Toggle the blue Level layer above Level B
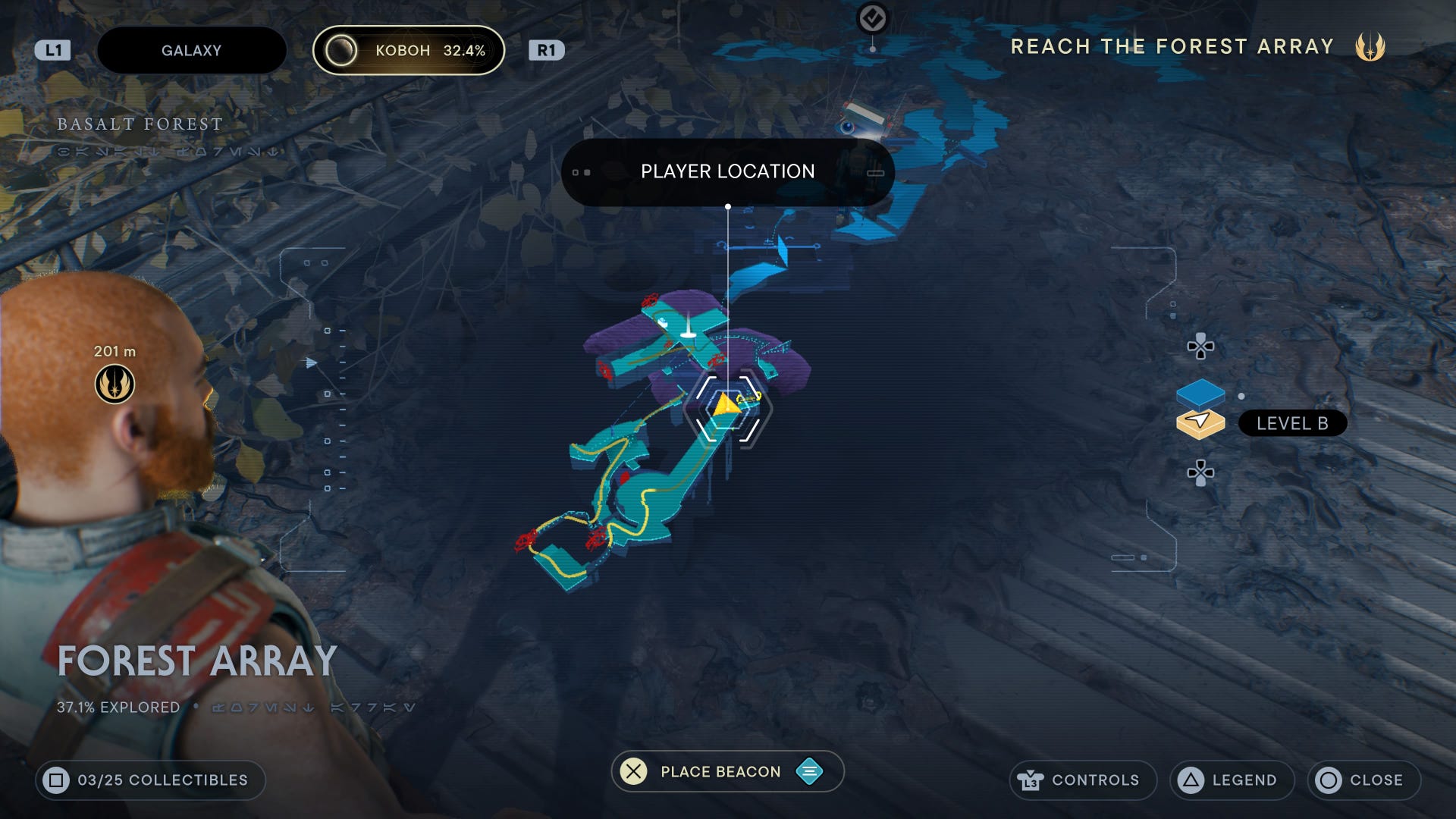Image resolution: width=1456 pixels, height=819 pixels. coord(1201,394)
